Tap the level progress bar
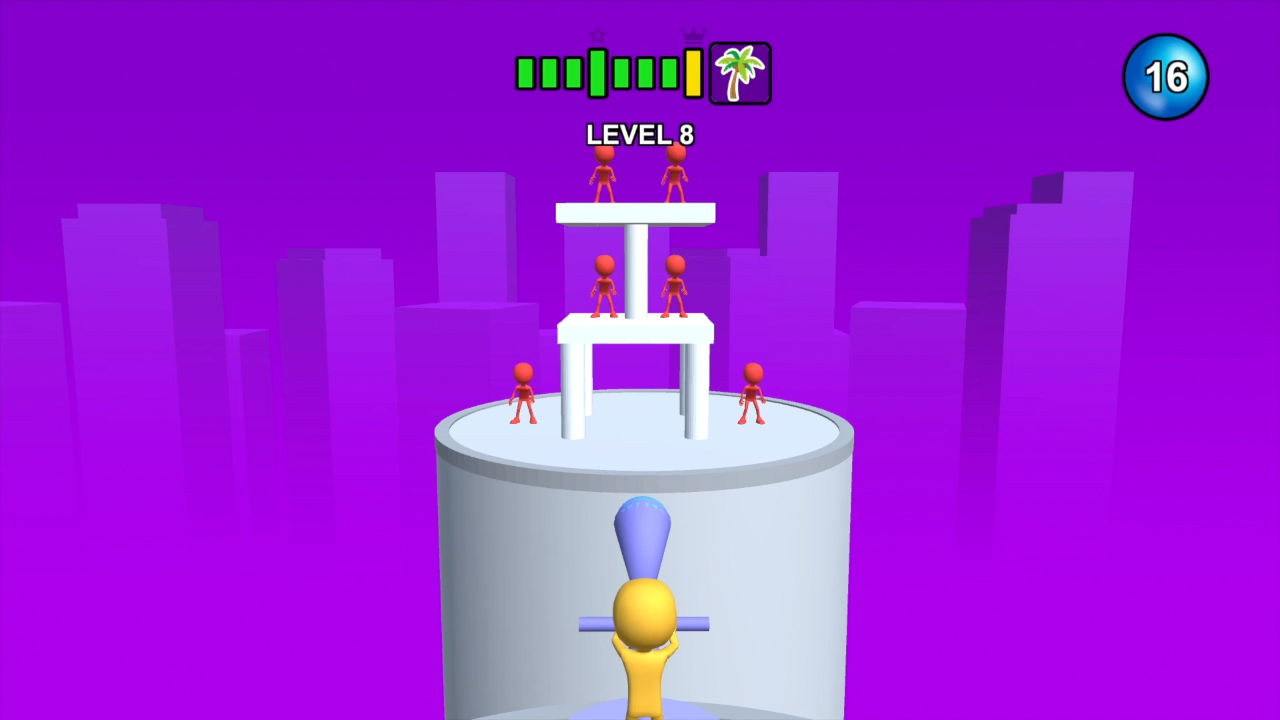Screen dimensions: 1280x720 point(610,72)
